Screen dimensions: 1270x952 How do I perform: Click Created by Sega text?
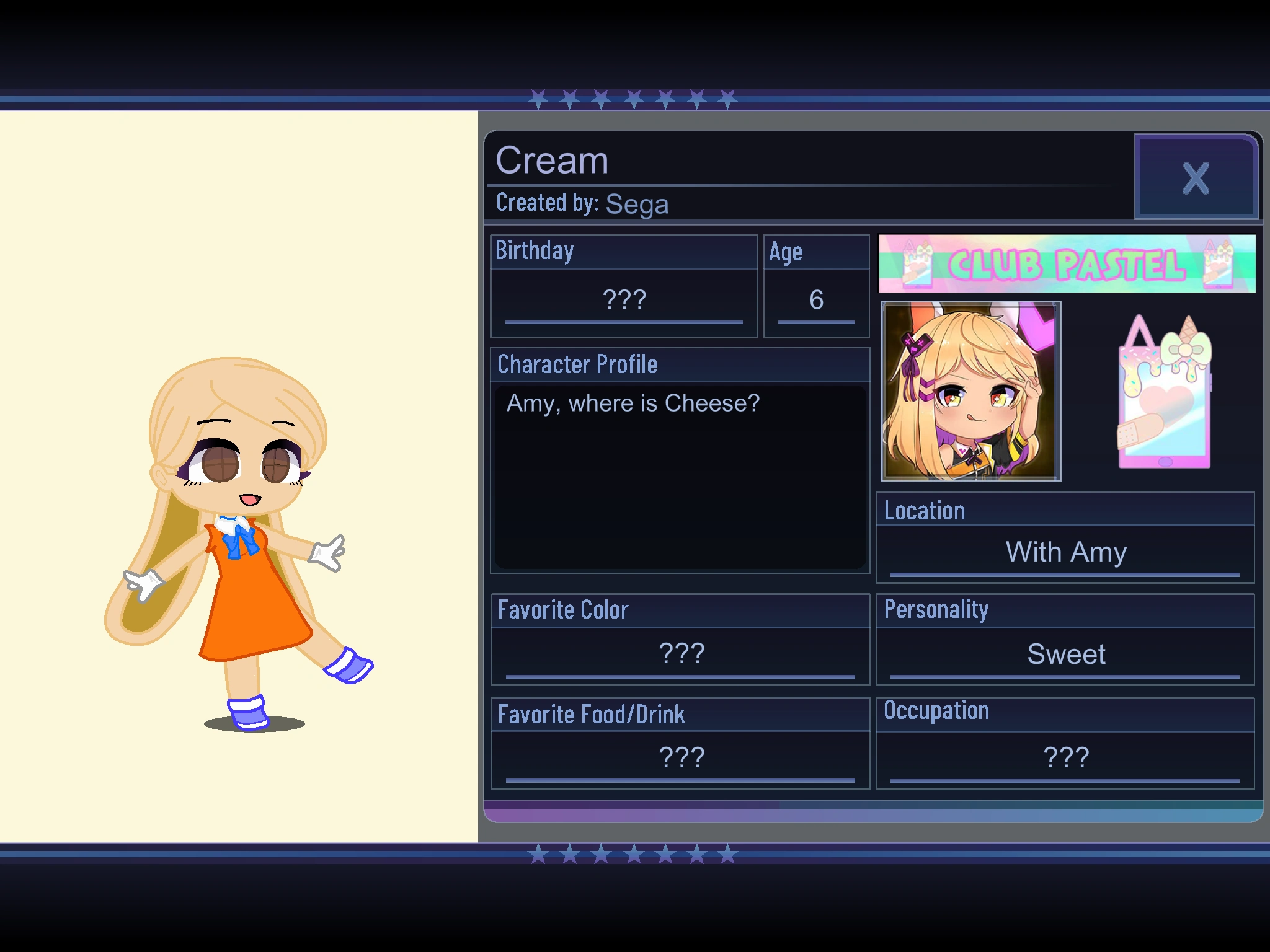pos(582,203)
